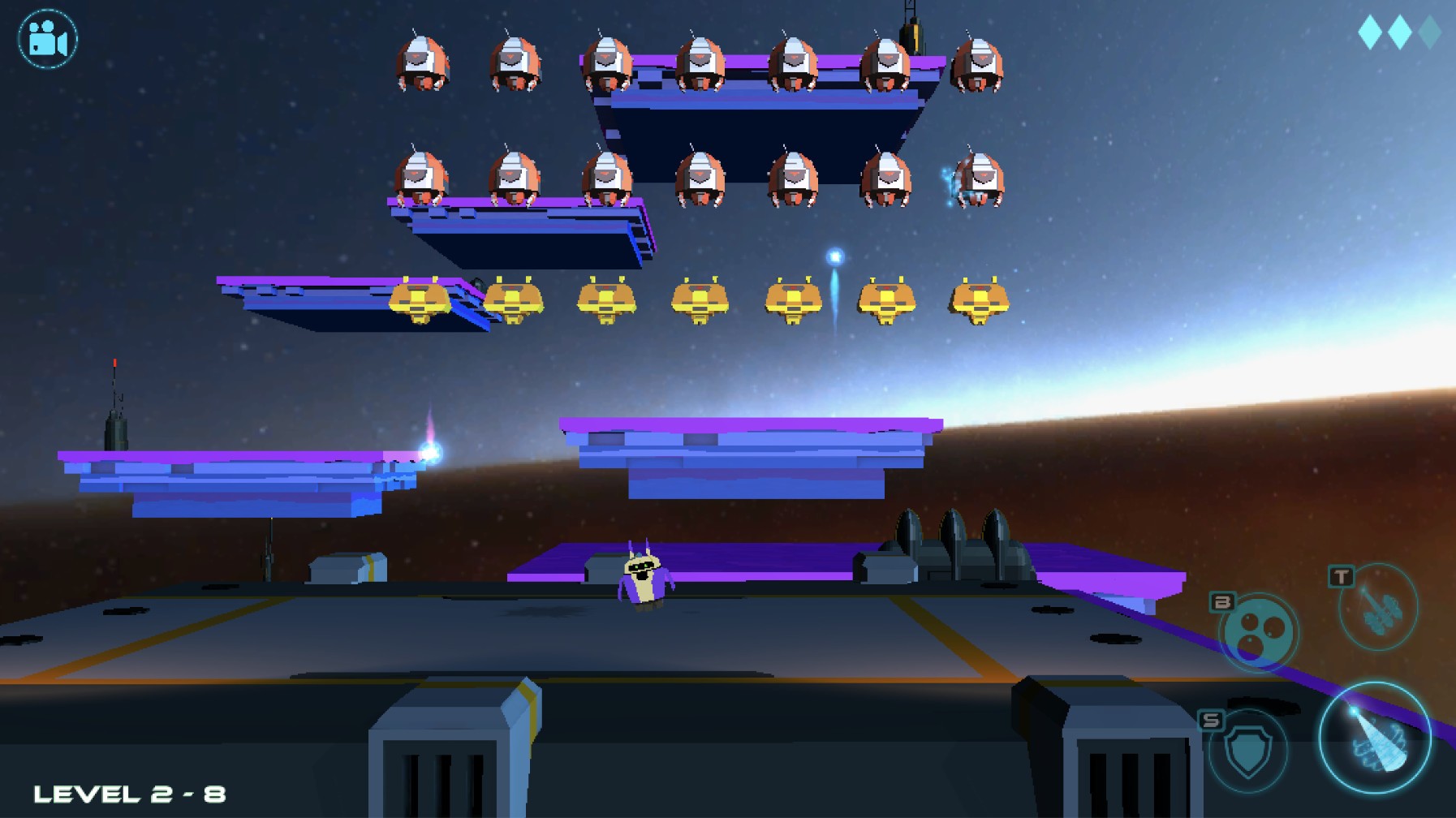Click the S key label on shield control
1456x818 pixels.
click(x=1211, y=720)
